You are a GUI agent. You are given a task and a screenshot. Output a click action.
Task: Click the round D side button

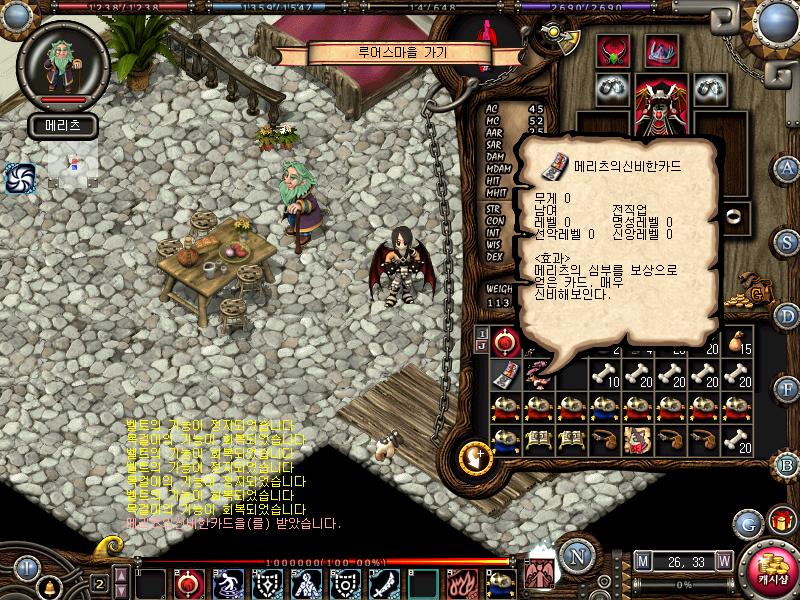point(787,317)
